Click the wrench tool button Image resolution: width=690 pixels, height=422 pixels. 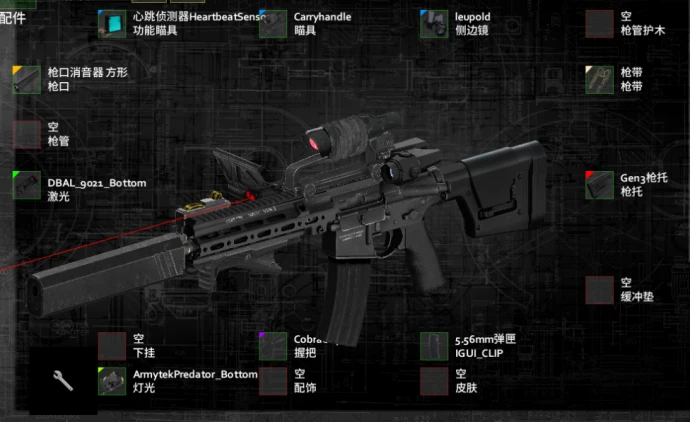(x=62, y=380)
